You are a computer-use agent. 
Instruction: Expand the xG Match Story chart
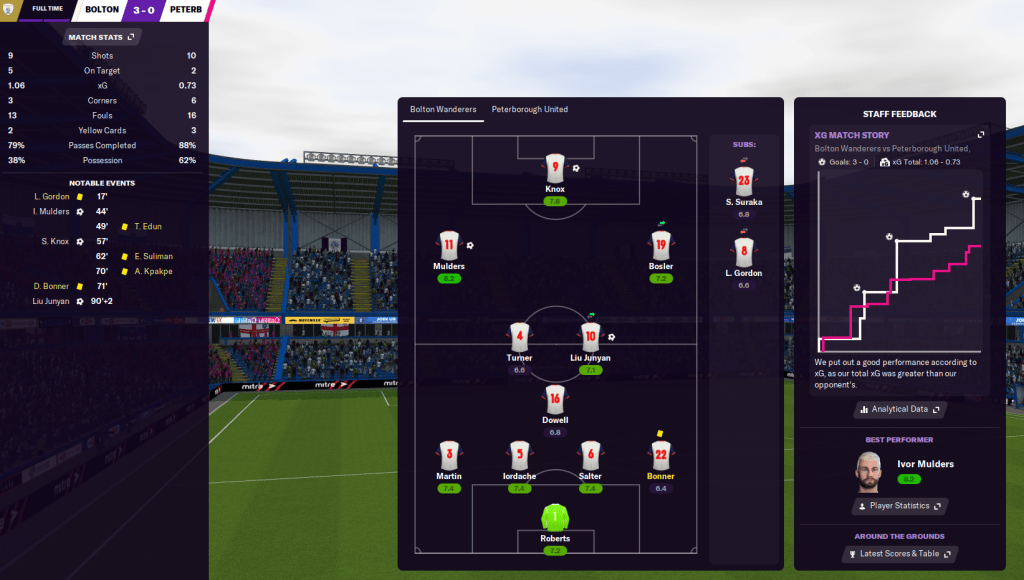[981, 135]
